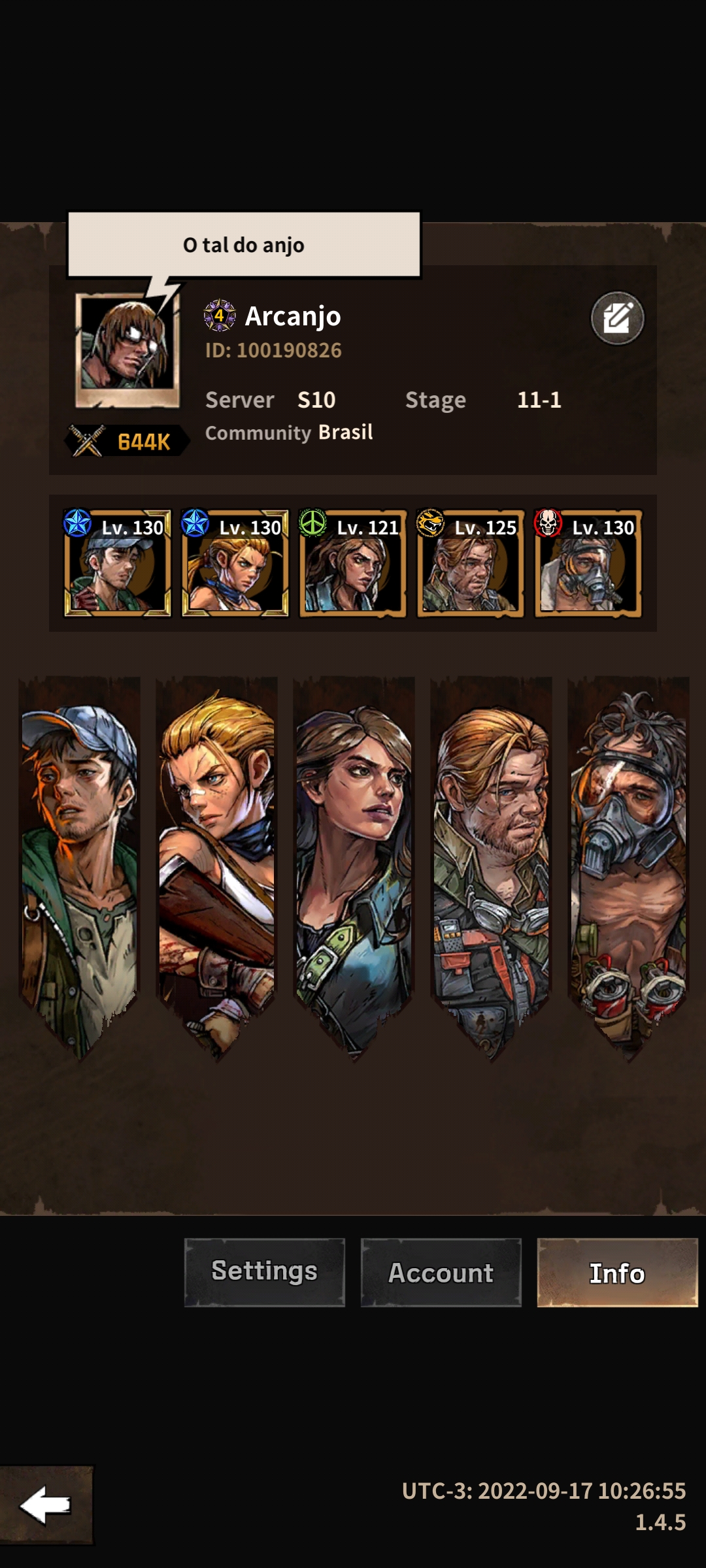Edit the profile with the pencil button
This screenshot has width=706, height=1568.
pyautogui.click(x=617, y=318)
